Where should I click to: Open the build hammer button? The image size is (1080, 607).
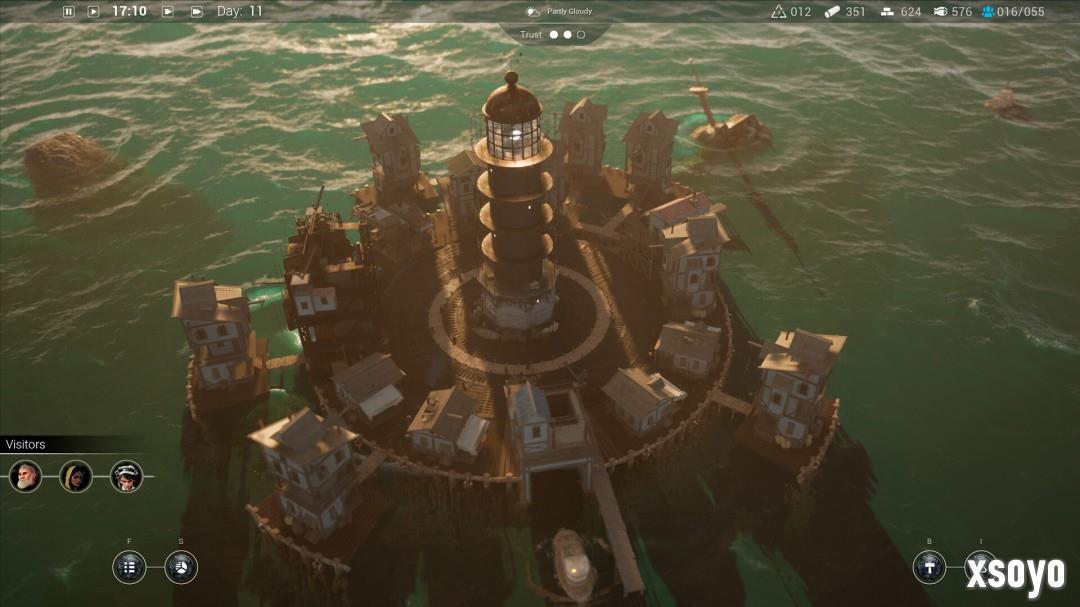[x=929, y=567]
